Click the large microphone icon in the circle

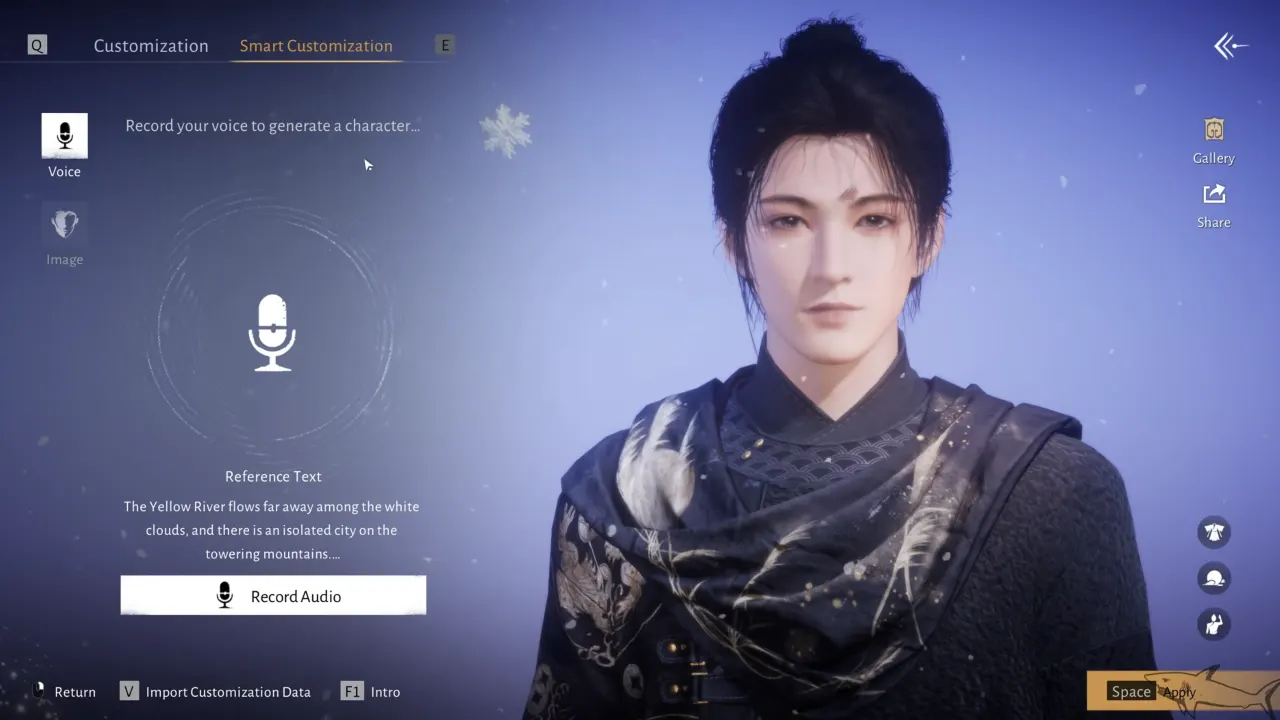coord(272,330)
